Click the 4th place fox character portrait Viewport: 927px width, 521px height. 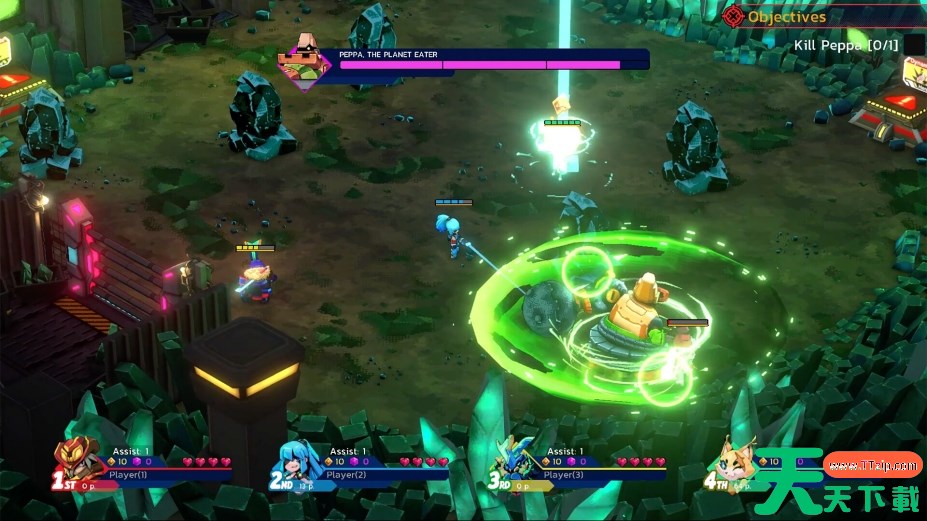point(736,462)
